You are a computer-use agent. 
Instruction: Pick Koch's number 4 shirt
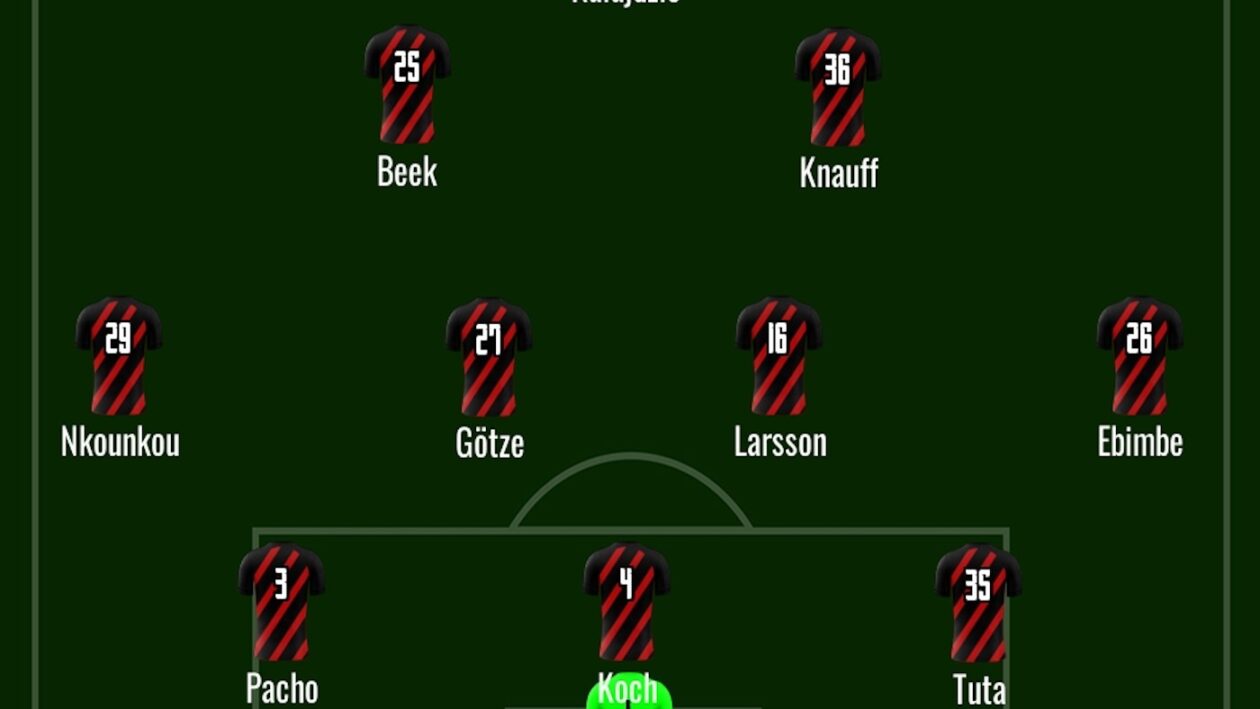[627, 602]
